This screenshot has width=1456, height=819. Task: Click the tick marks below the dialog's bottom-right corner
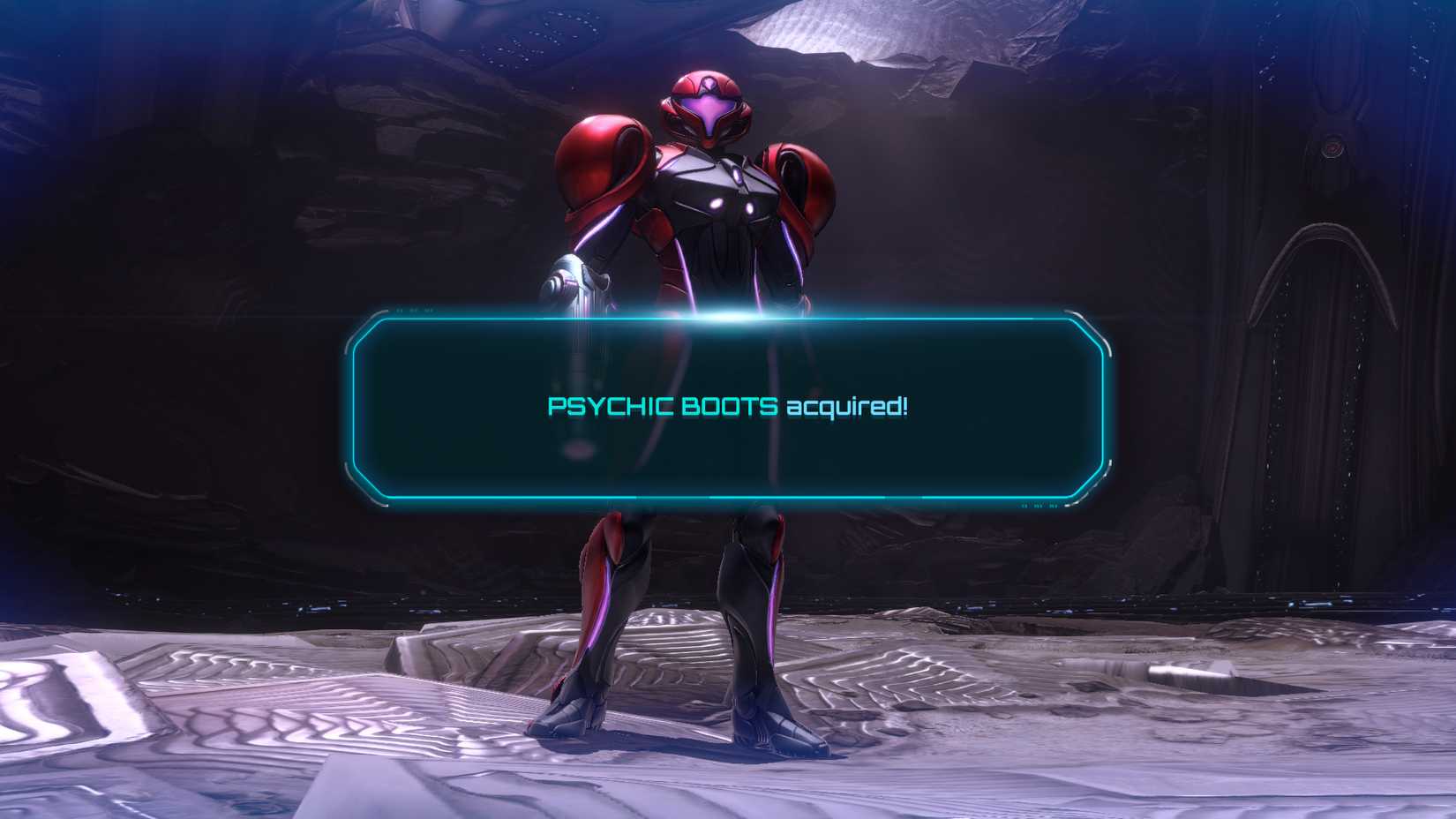point(1039,507)
